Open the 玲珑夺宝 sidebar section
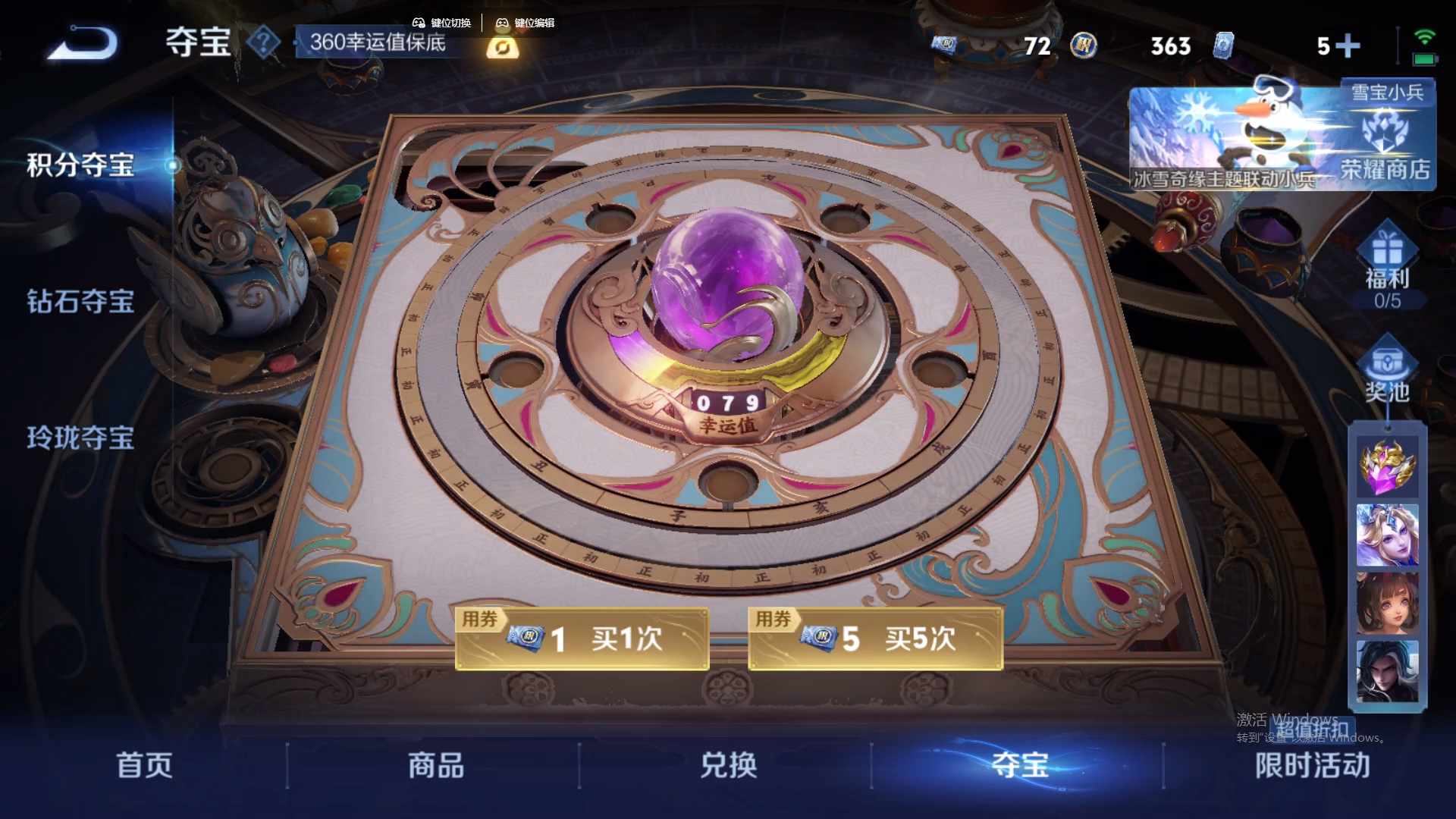 [80, 438]
